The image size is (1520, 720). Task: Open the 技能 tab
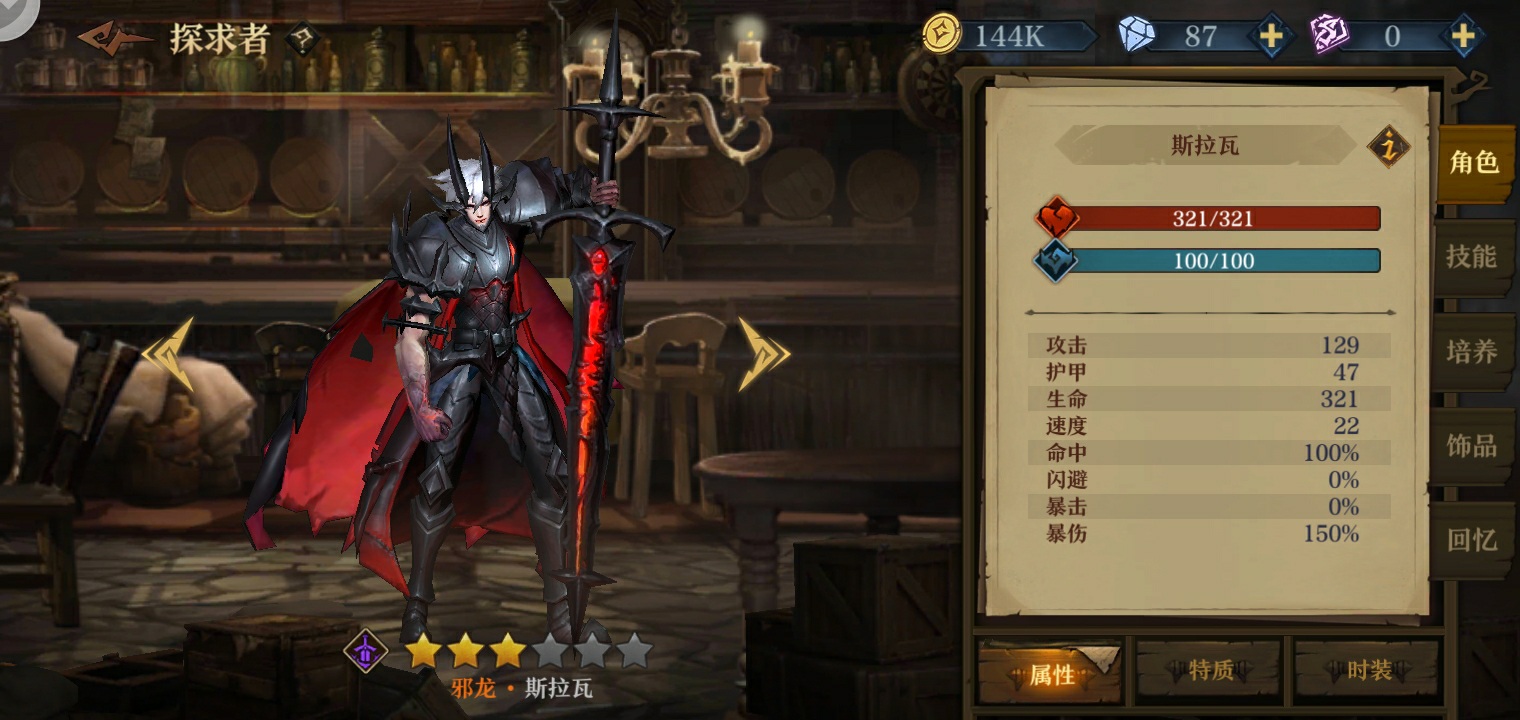click(x=1472, y=257)
